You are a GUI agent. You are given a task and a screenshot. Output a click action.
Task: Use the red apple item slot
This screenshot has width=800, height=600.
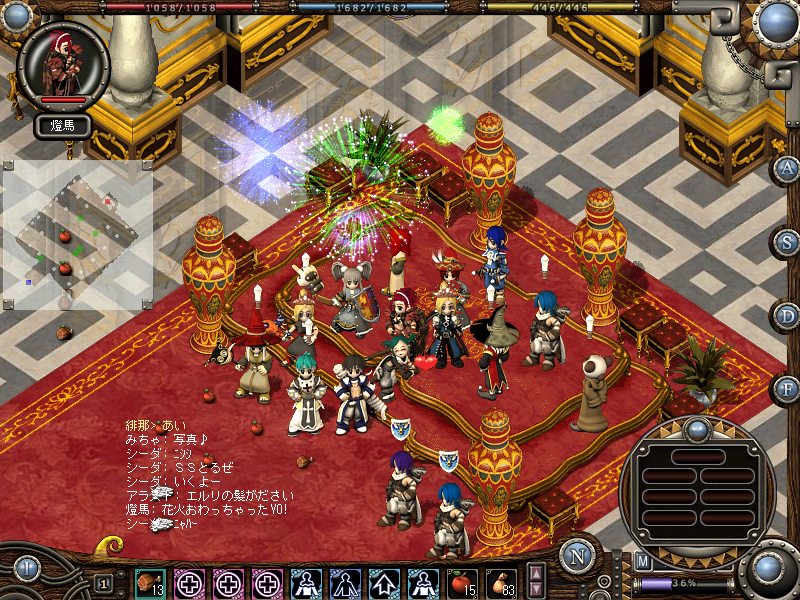(x=461, y=581)
